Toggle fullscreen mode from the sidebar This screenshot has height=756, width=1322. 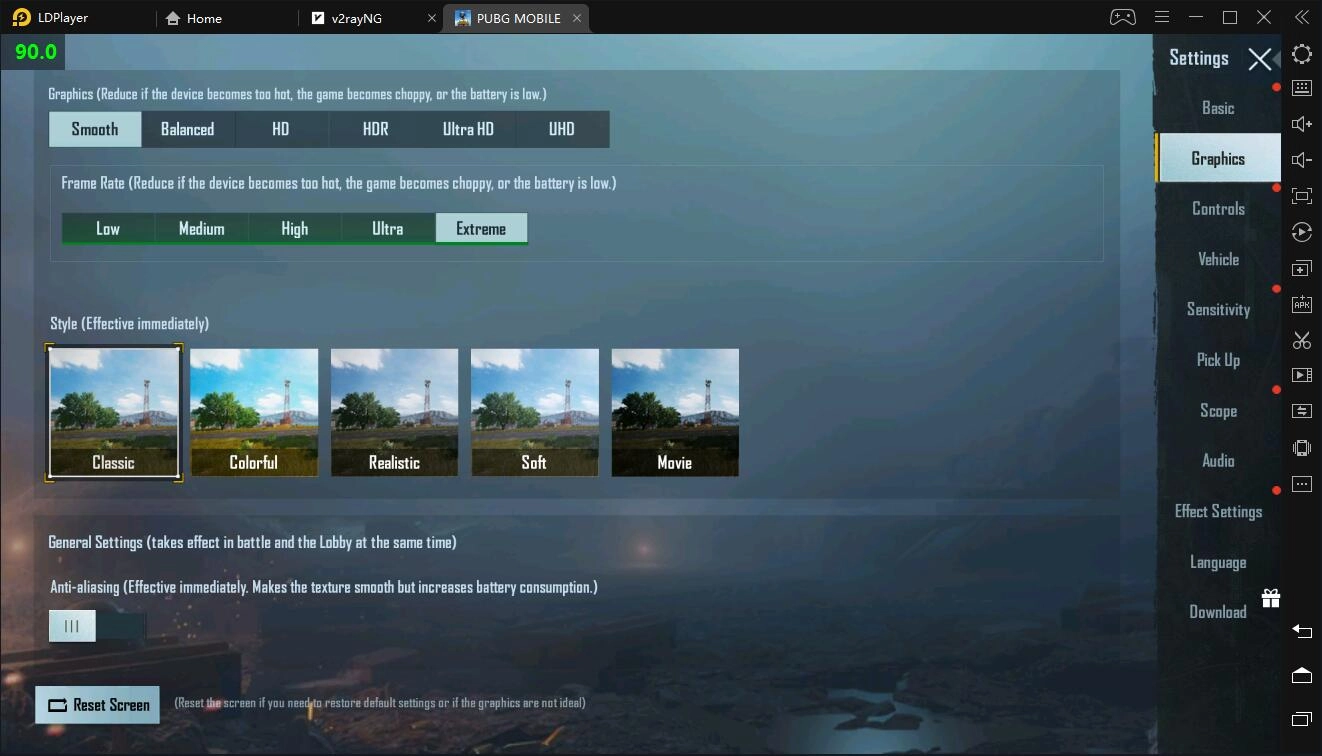(1301, 196)
